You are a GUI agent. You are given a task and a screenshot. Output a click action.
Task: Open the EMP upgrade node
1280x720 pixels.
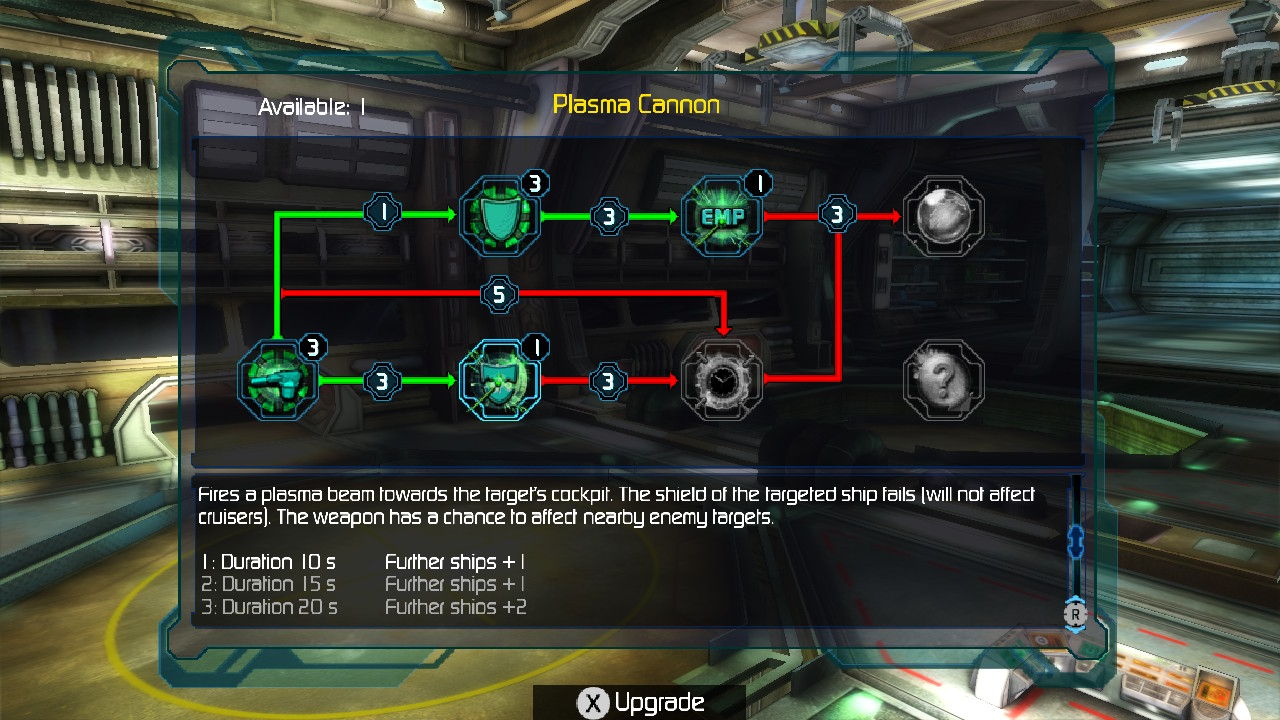[722, 214]
